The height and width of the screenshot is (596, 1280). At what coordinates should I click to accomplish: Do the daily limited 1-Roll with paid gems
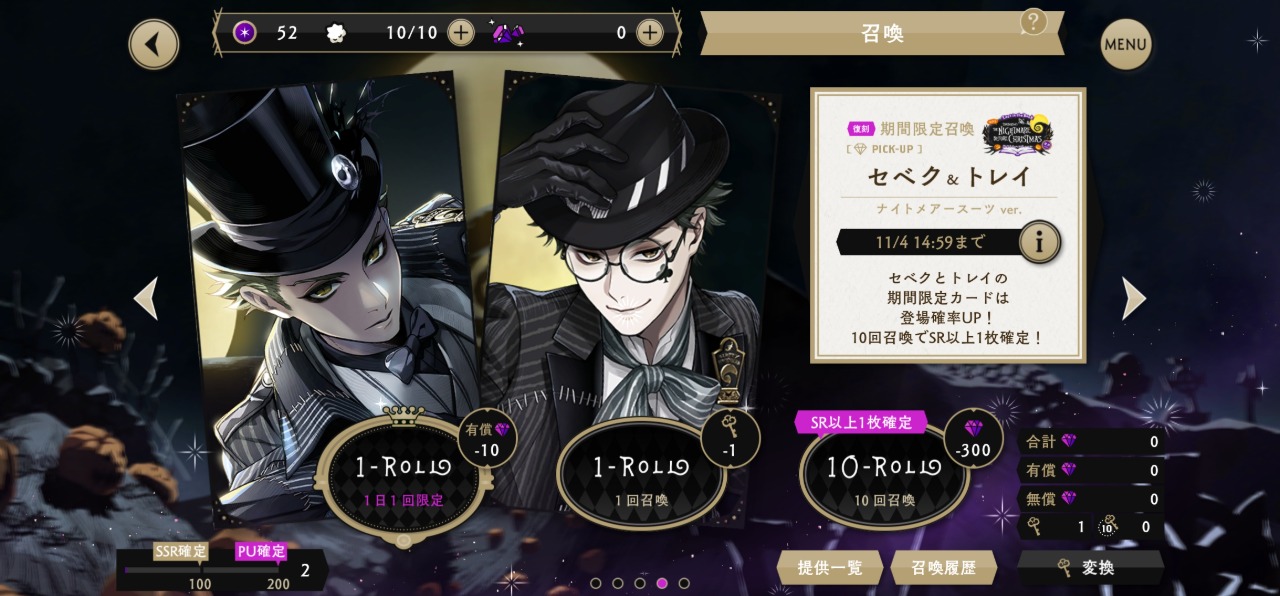(403, 474)
